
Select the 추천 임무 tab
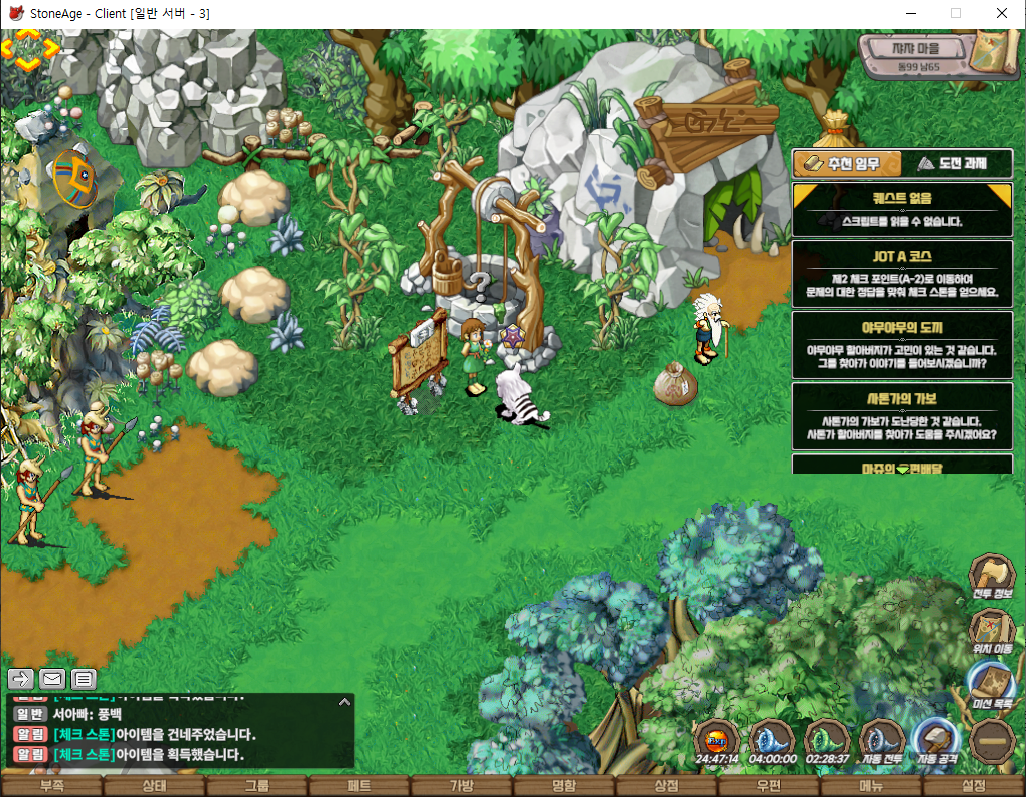pos(847,164)
